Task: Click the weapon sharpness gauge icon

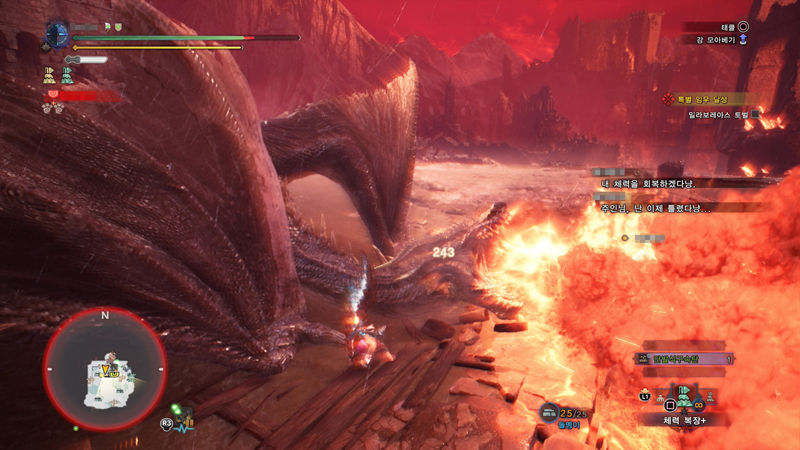Action: coord(87,60)
